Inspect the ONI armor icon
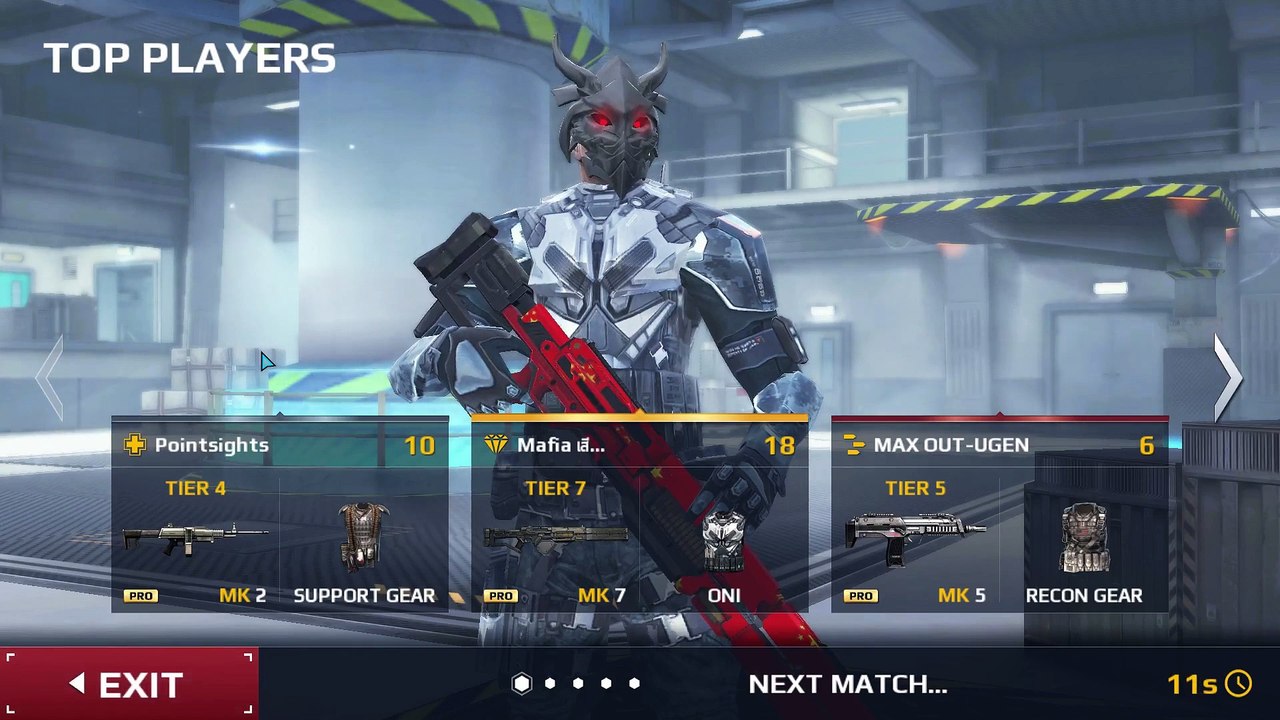Screen dimensions: 1280x720 point(723,540)
